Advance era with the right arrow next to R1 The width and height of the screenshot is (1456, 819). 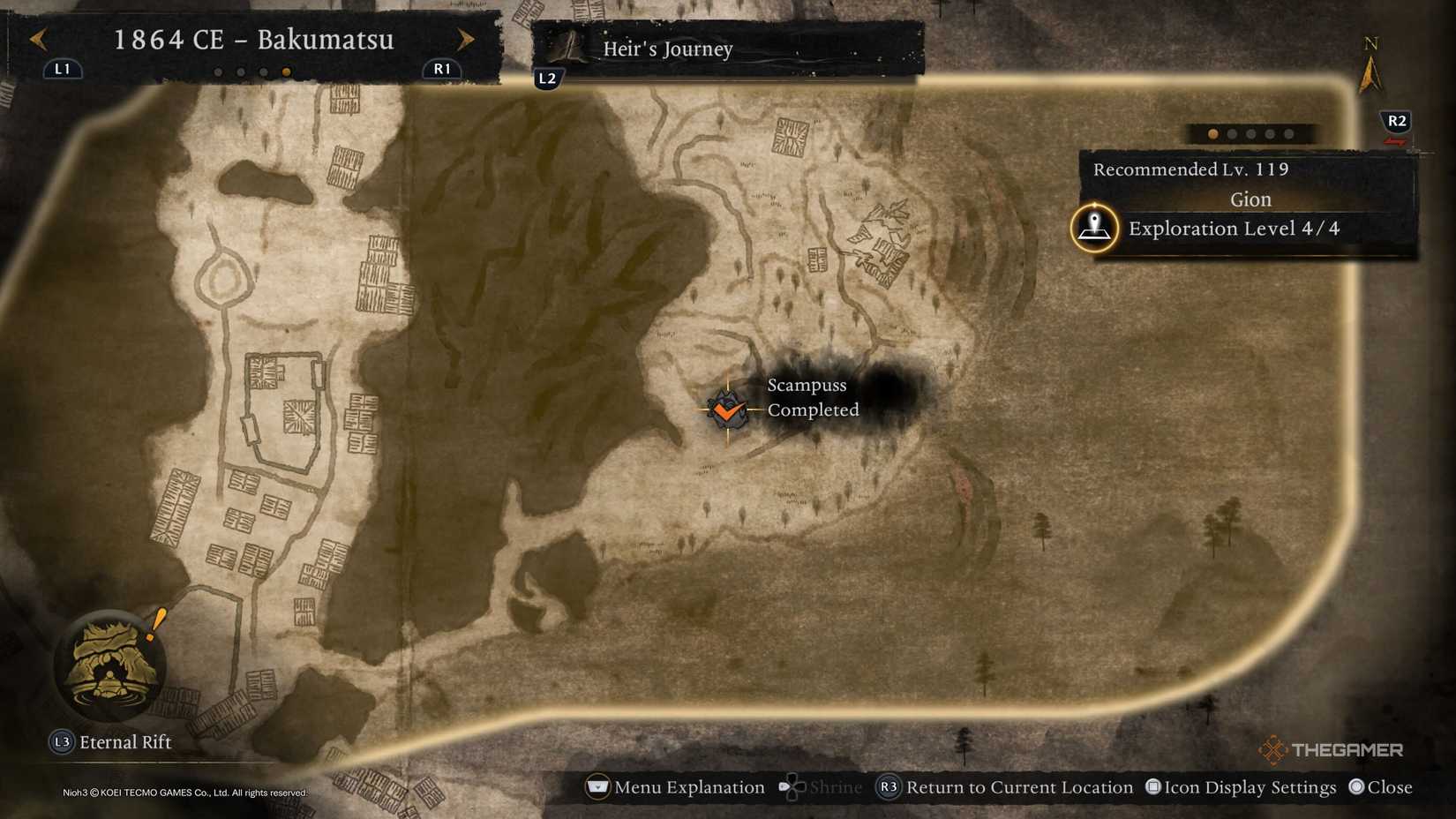point(466,40)
